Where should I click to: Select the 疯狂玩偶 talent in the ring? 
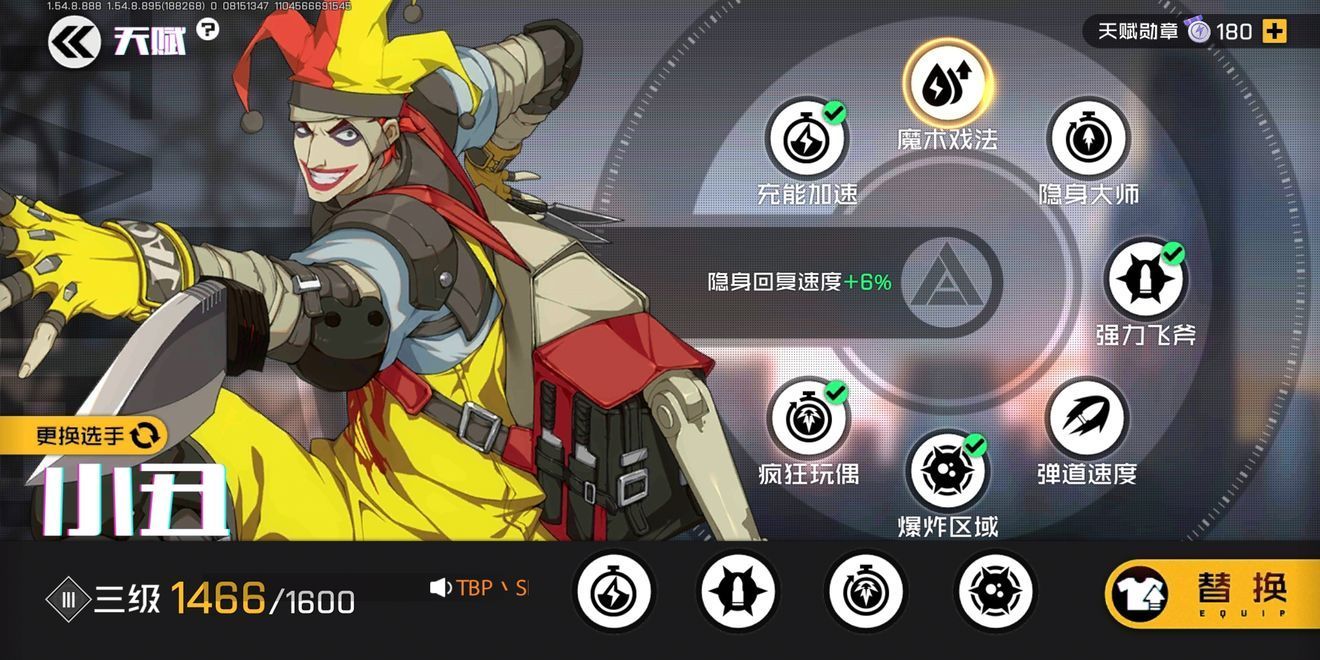[x=808, y=420]
